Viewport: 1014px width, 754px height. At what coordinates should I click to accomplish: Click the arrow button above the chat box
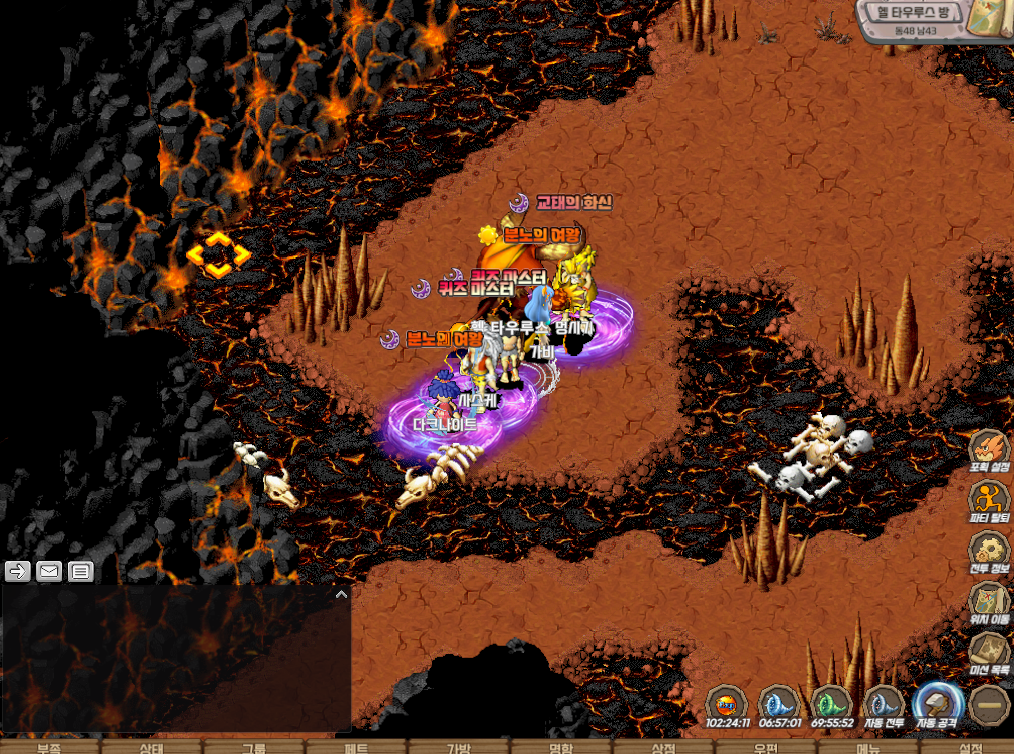tap(17, 571)
